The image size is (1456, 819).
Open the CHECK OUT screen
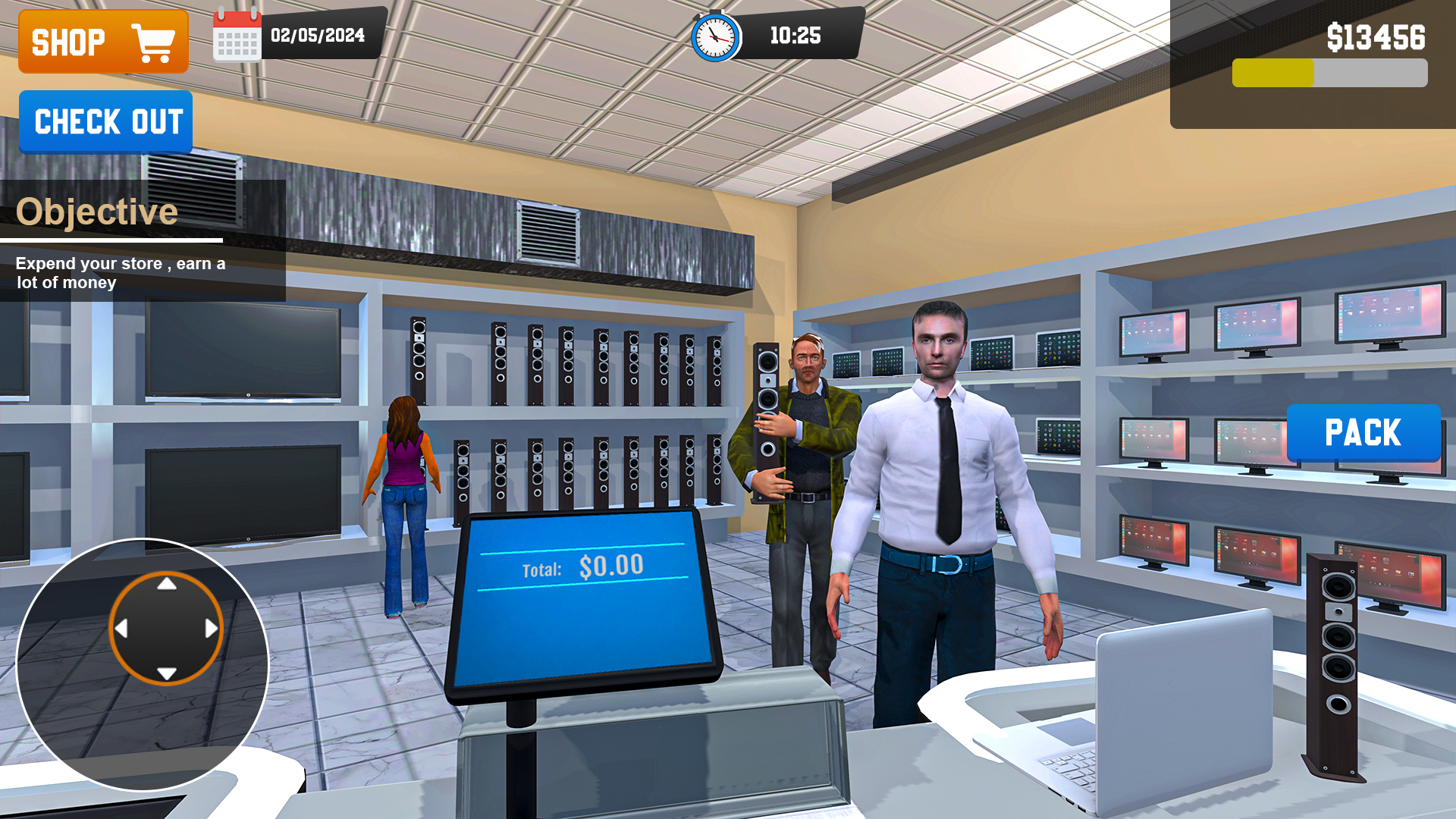pyautogui.click(x=105, y=122)
